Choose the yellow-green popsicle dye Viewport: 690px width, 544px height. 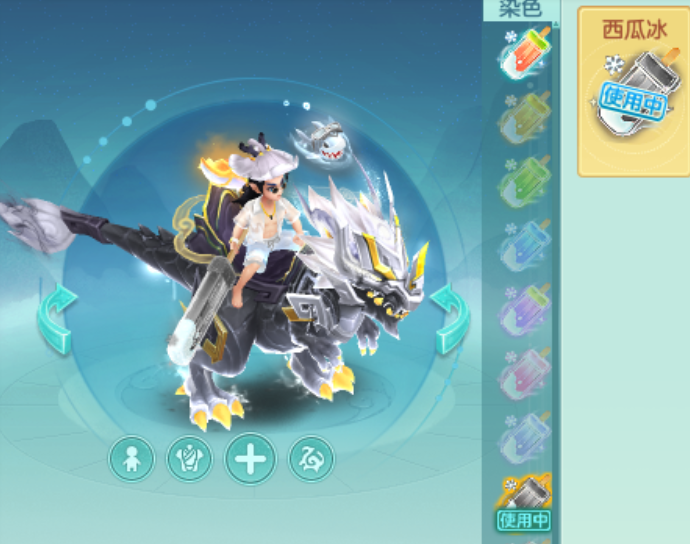(525, 120)
